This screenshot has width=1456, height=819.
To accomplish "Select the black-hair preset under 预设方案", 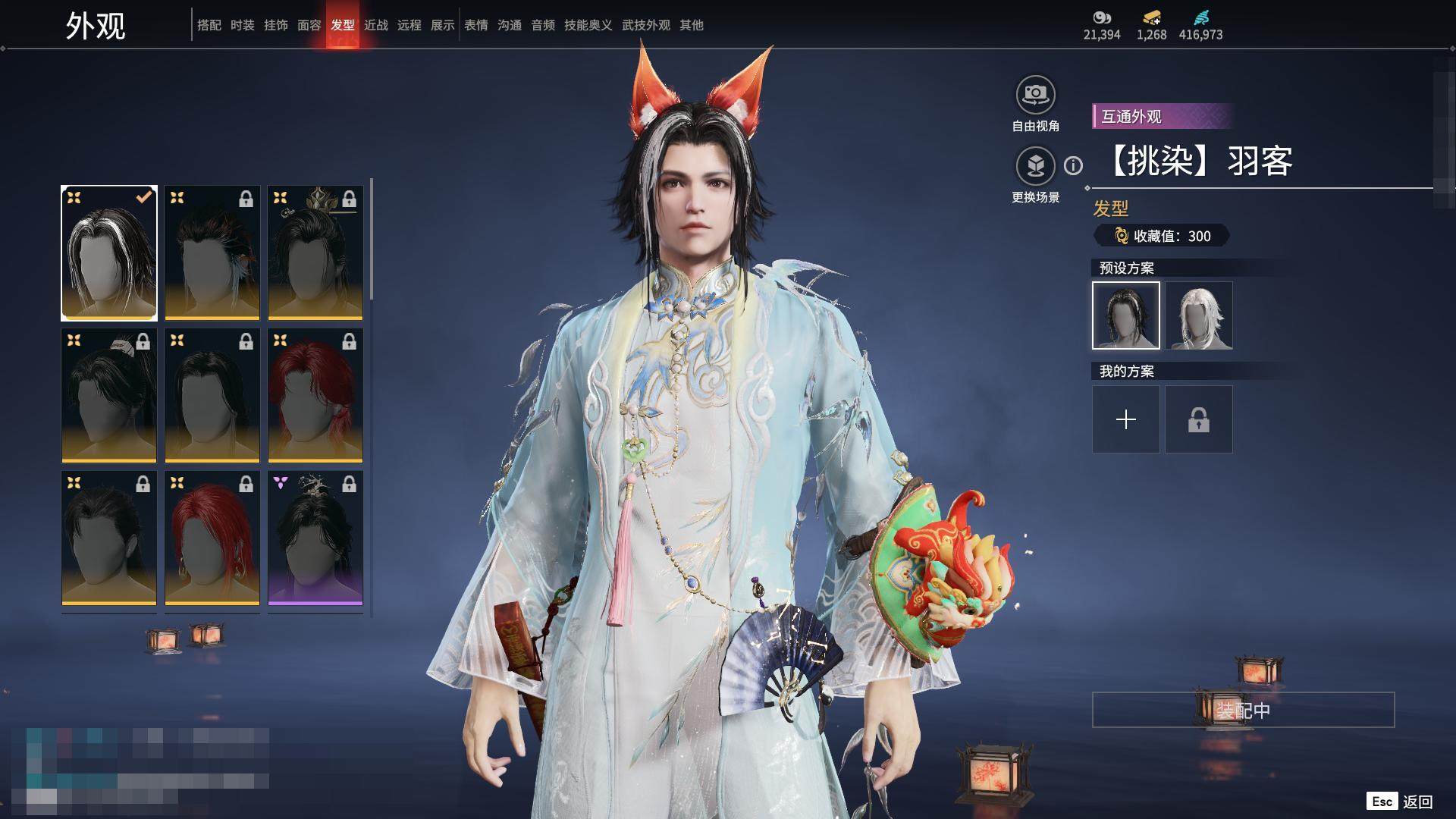I will pyautogui.click(x=1126, y=315).
